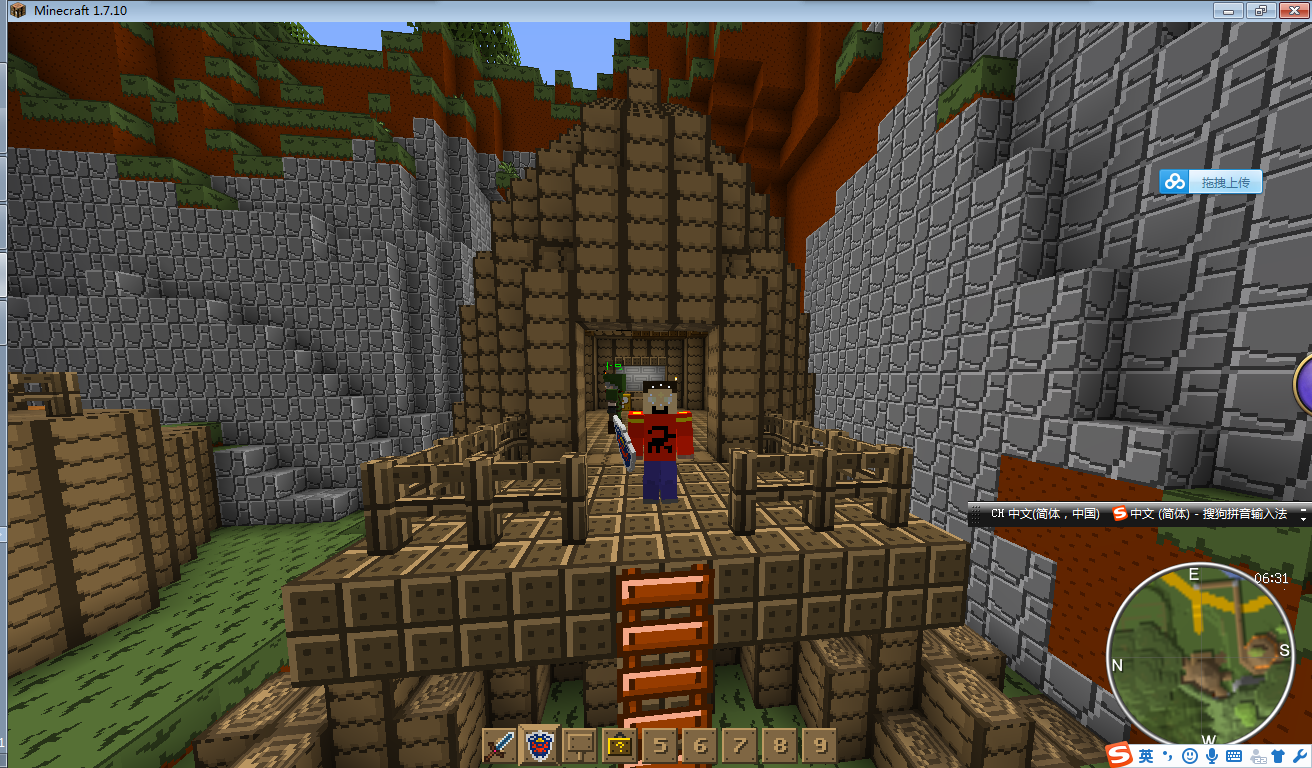
Task: Select the sword hotbar slot
Action: [x=500, y=745]
